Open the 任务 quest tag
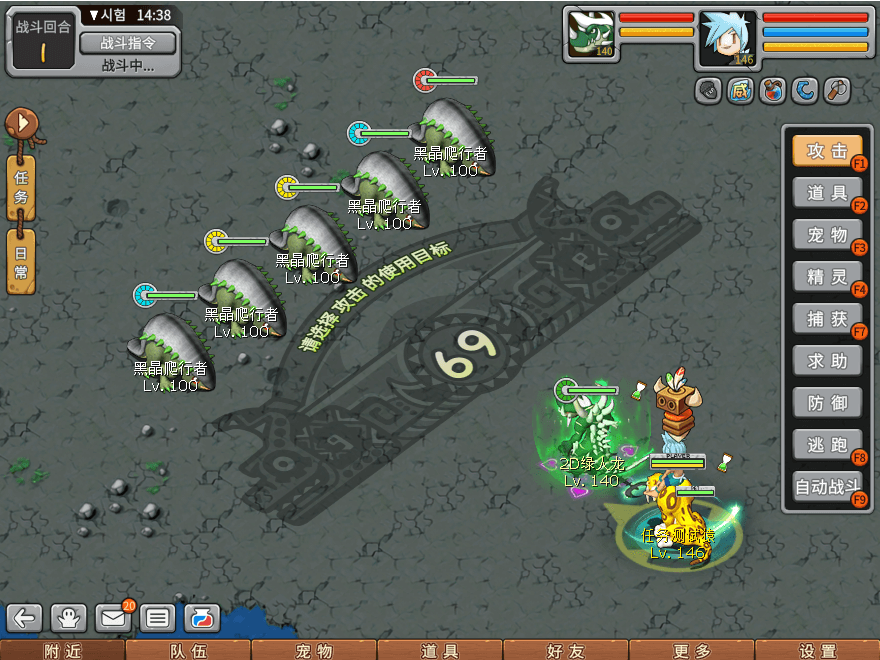This screenshot has width=880, height=660. click(x=21, y=185)
